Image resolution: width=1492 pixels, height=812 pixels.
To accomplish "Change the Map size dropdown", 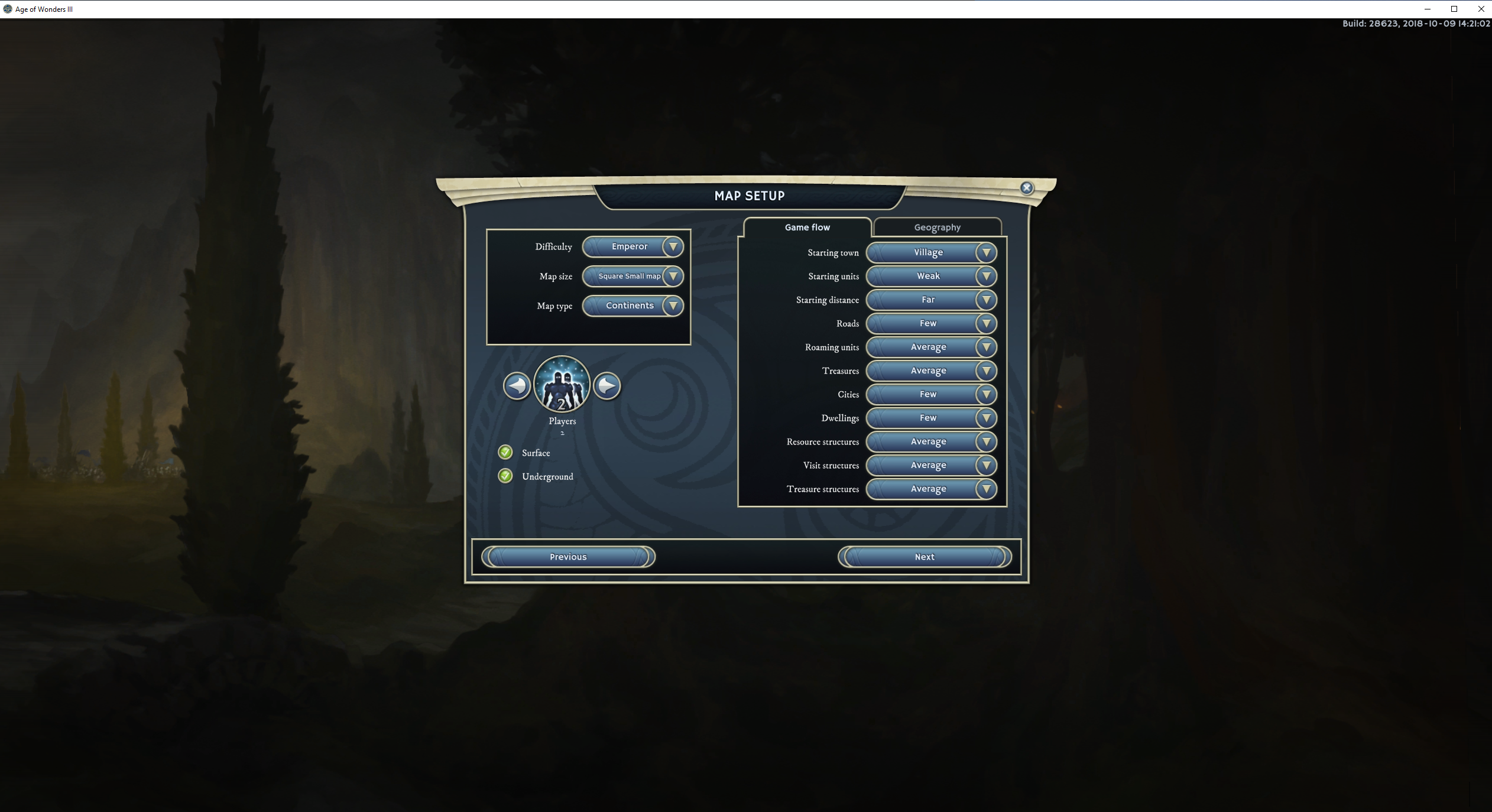I will [633, 276].
